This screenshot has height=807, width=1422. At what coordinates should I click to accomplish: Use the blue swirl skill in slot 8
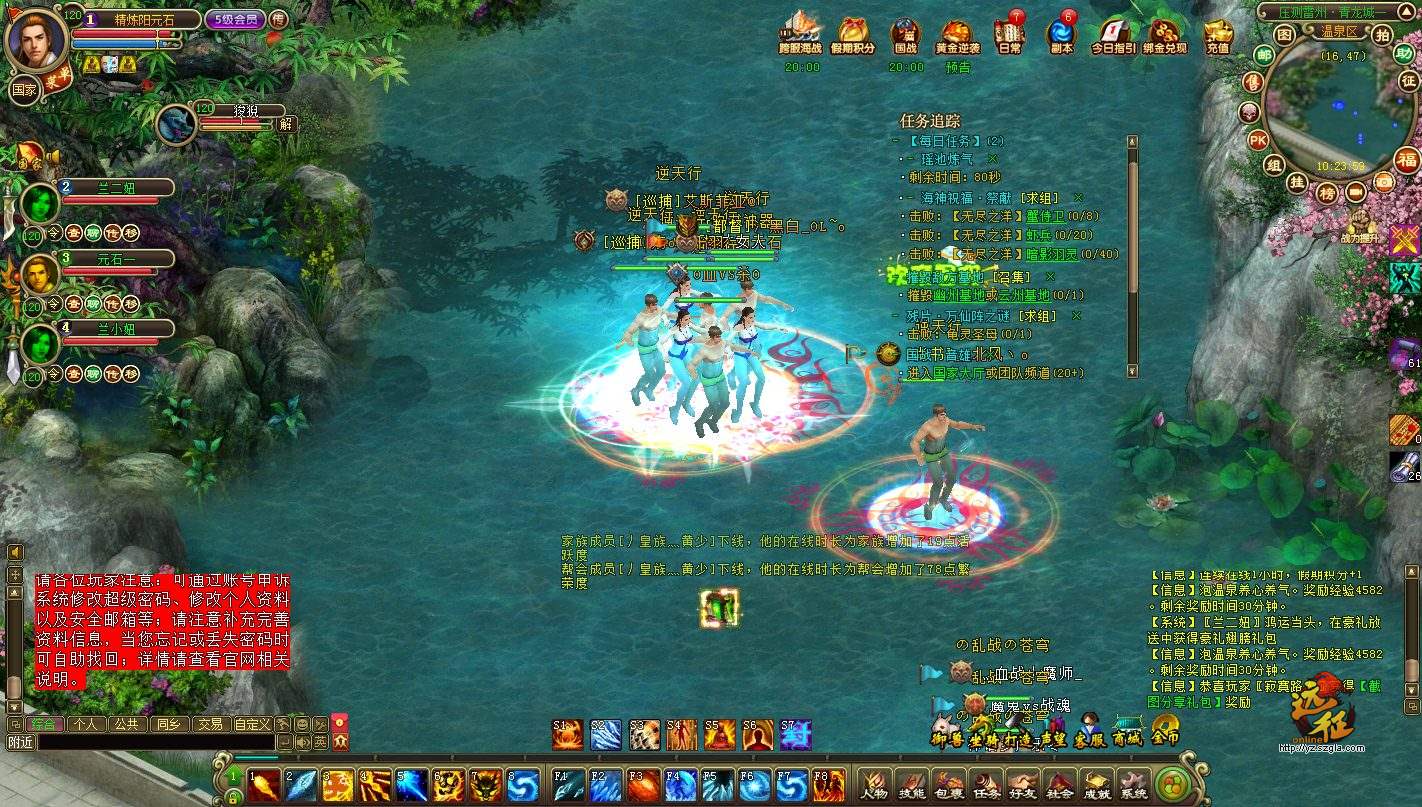[x=523, y=784]
